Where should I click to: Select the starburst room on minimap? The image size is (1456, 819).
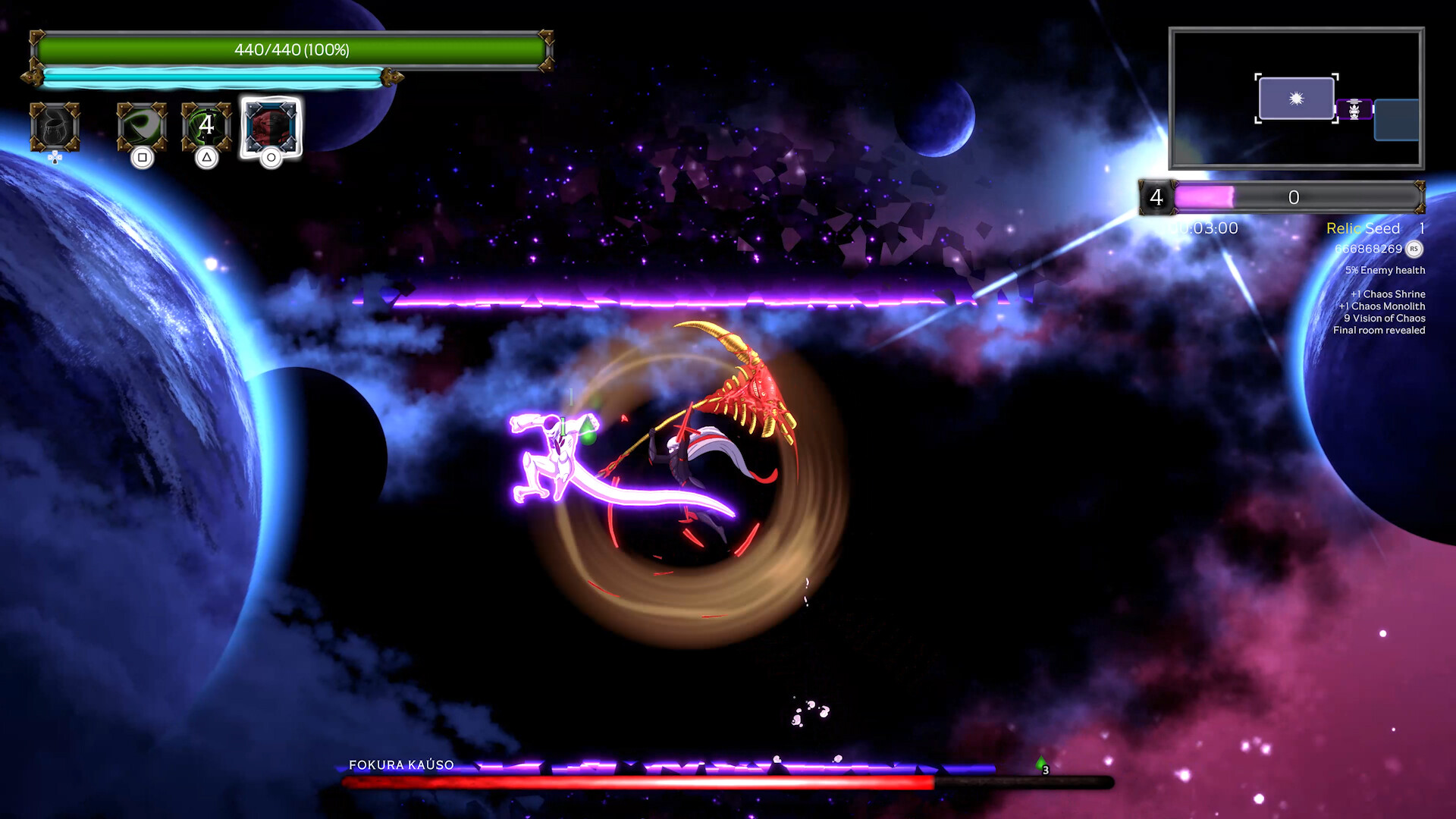coord(1296,99)
